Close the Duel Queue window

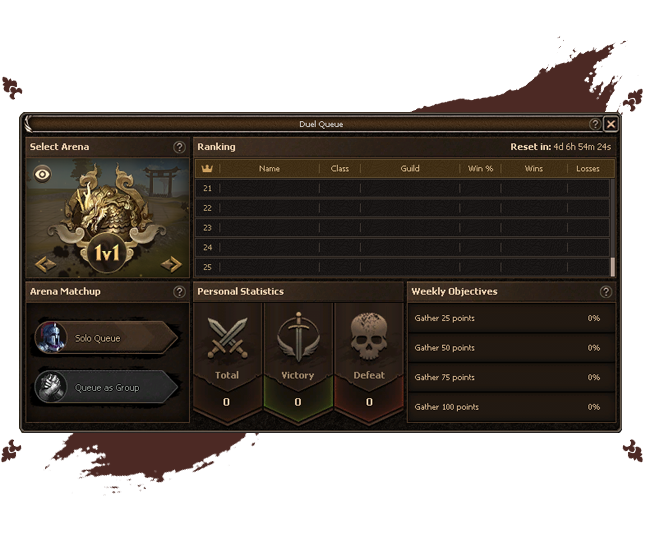click(x=611, y=124)
